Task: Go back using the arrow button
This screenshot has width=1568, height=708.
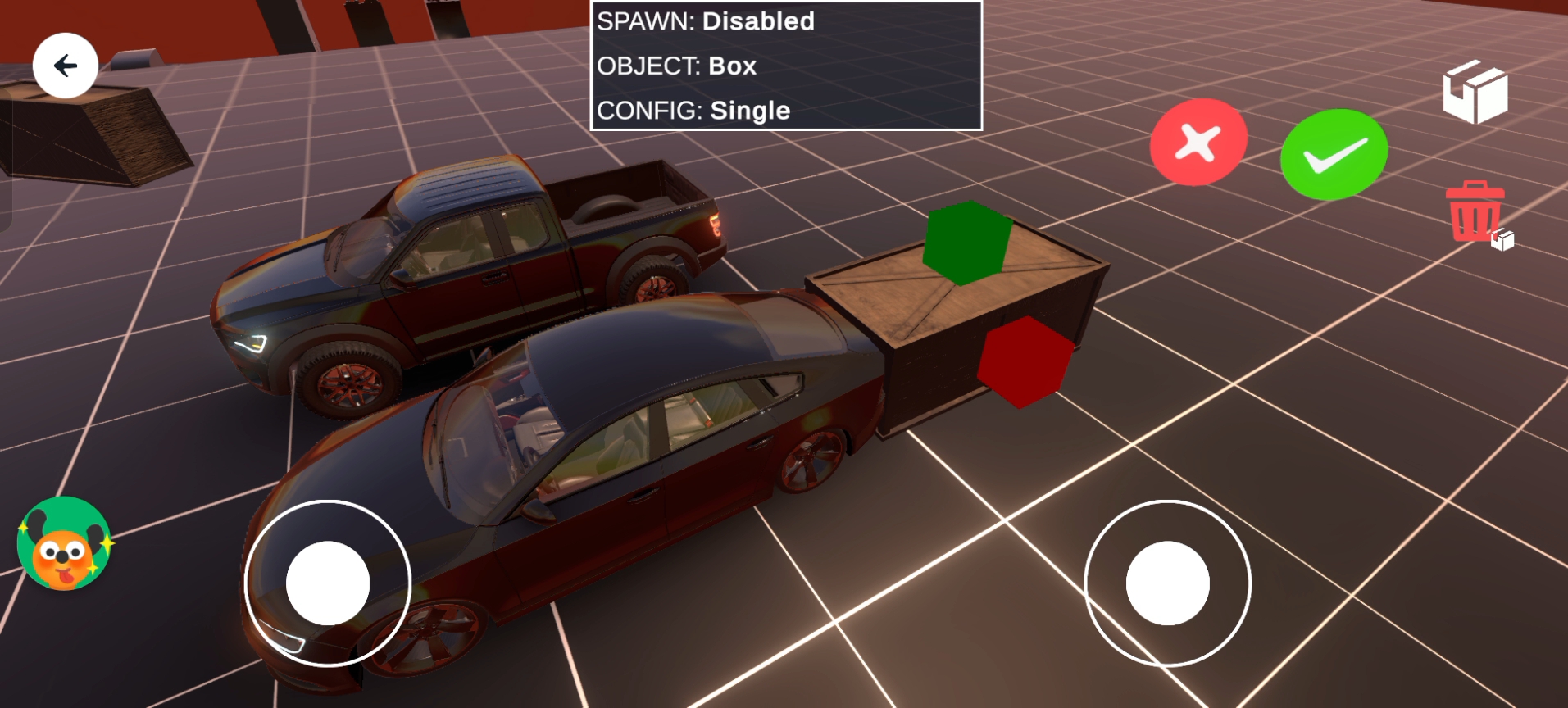Action: point(66,66)
